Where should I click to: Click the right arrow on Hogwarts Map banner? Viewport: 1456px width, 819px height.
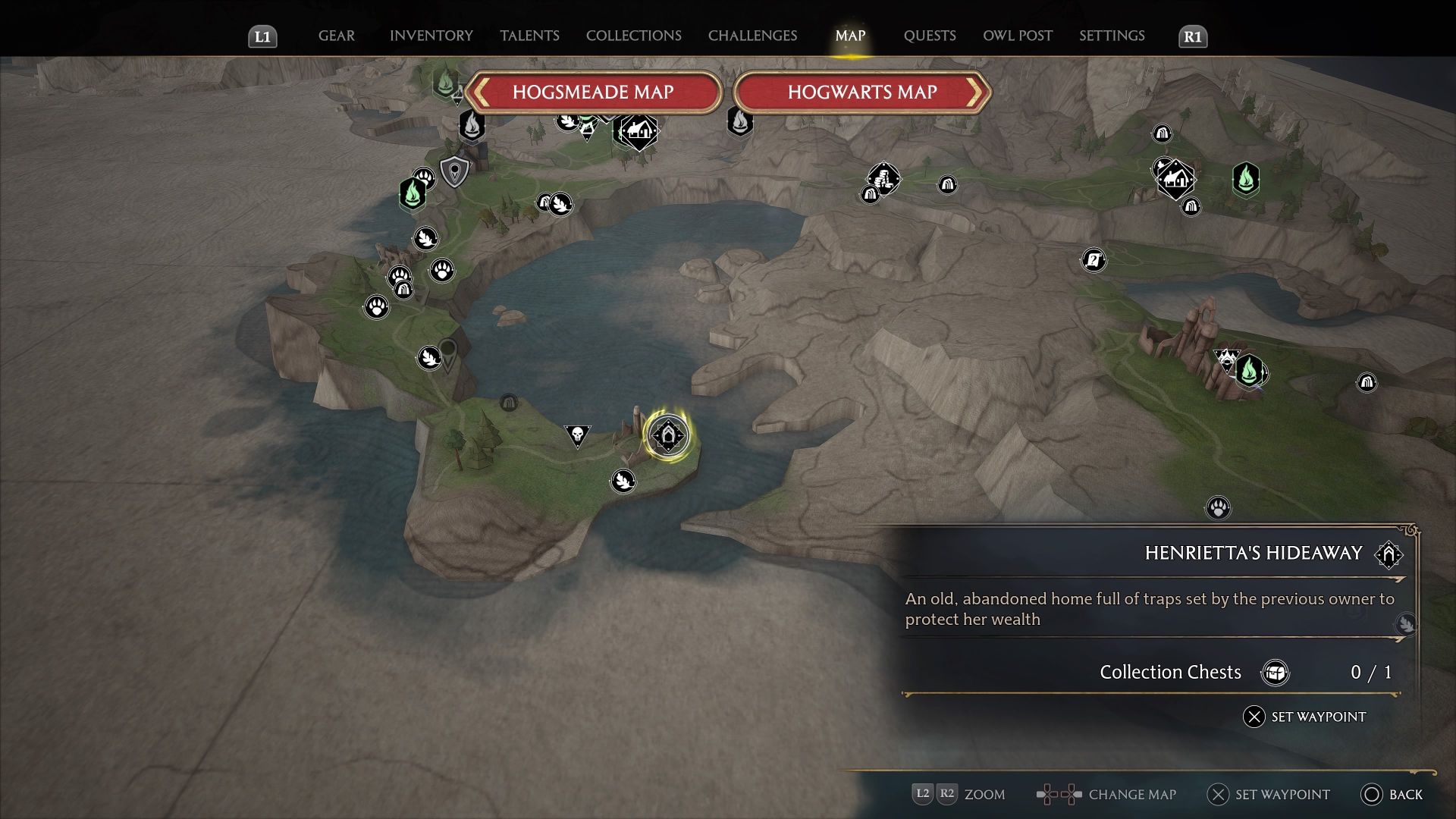click(978, 93)
